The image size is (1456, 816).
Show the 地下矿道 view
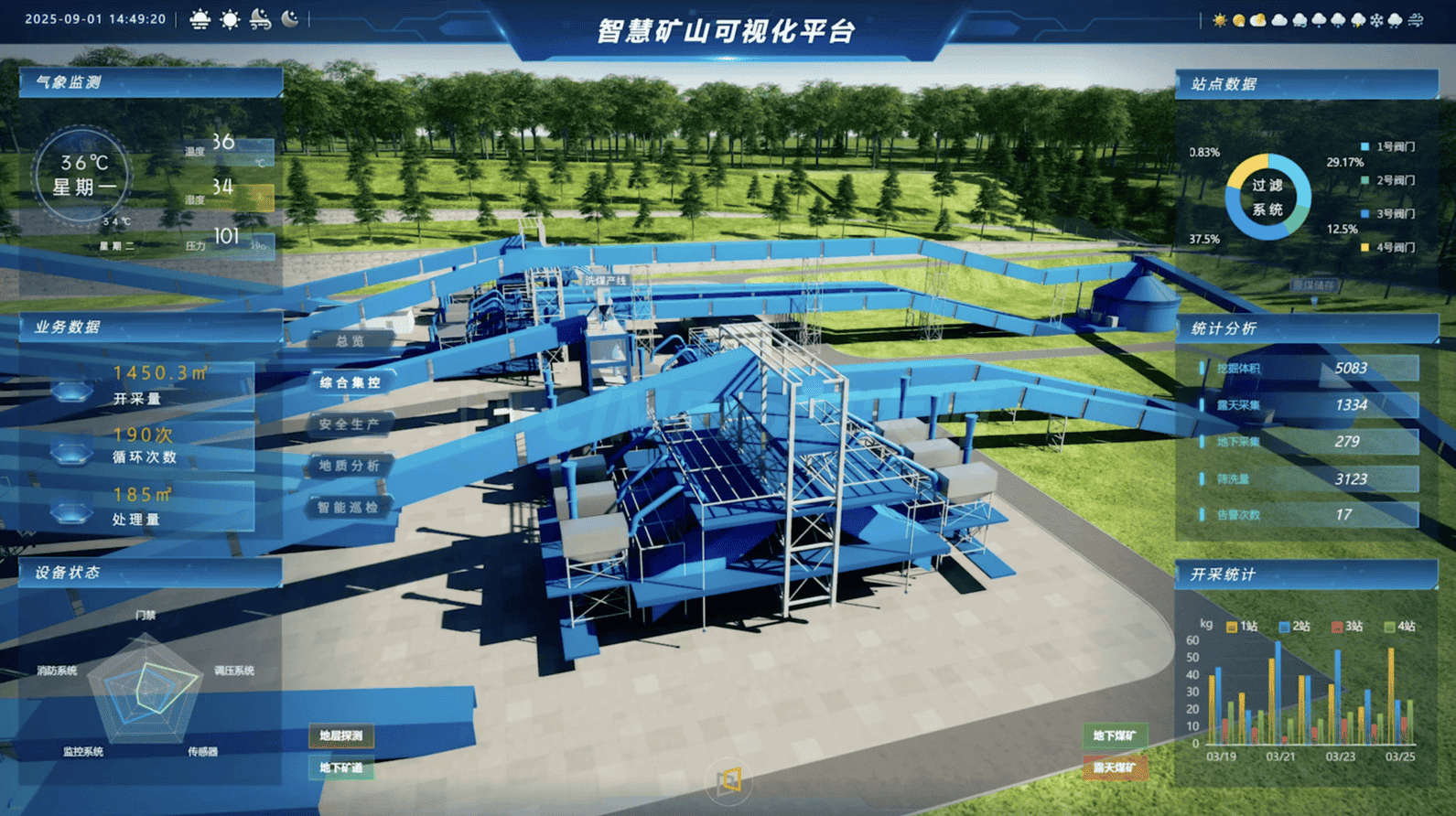coord(341,768)
